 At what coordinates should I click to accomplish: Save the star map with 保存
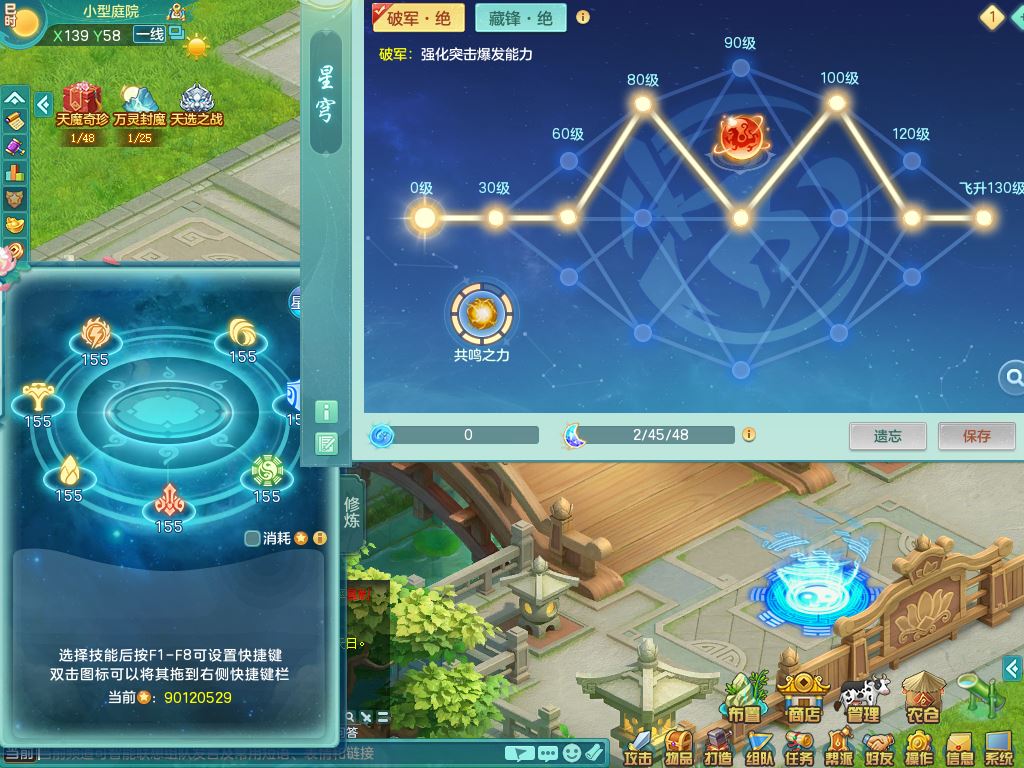(x=976, y=436)
